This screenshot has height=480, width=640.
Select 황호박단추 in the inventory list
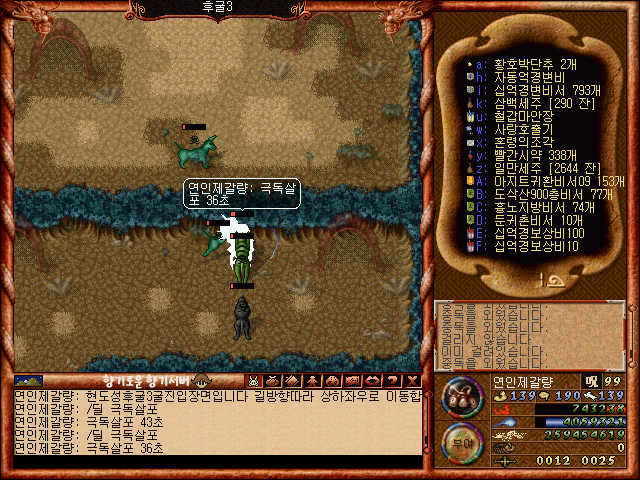(522, 63)
